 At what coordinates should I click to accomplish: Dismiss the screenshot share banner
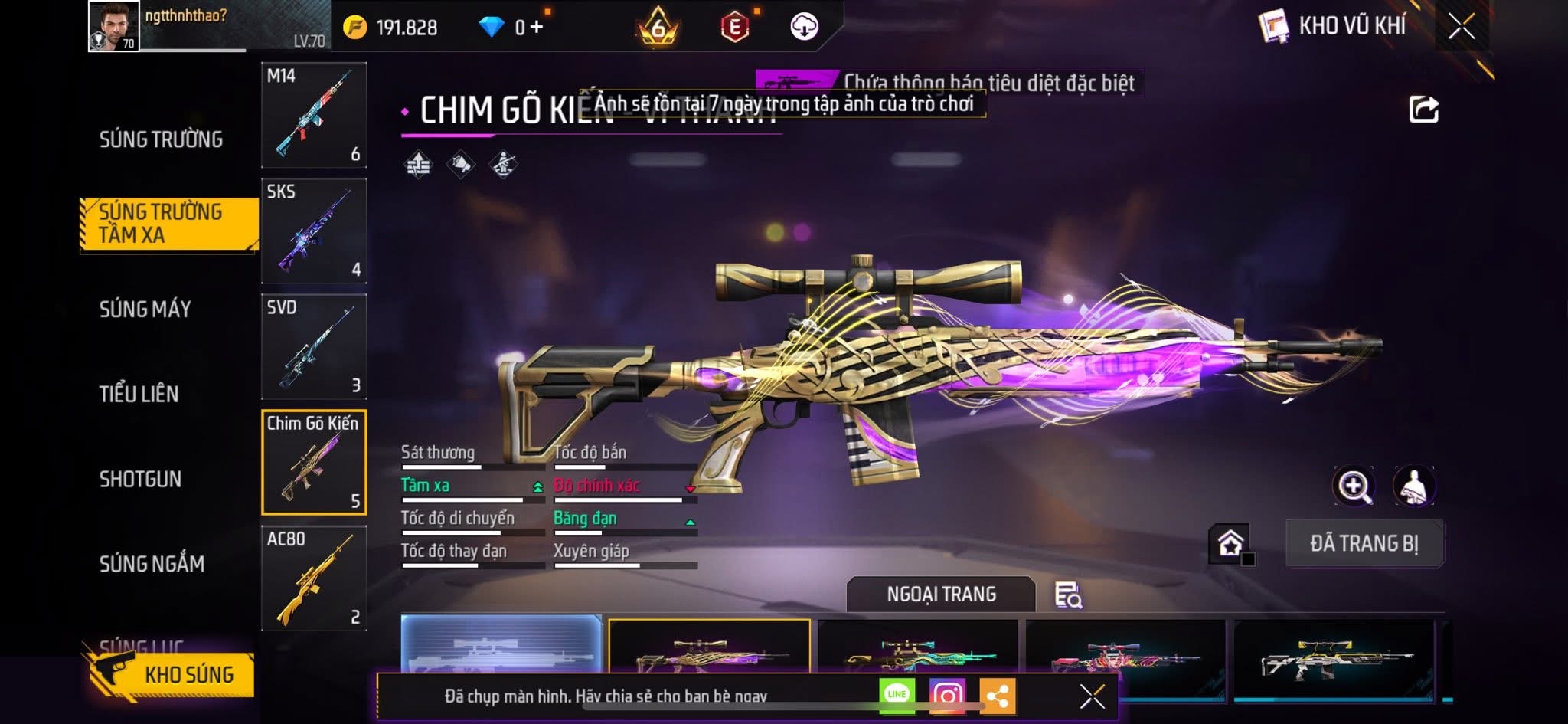[1092, 696]
